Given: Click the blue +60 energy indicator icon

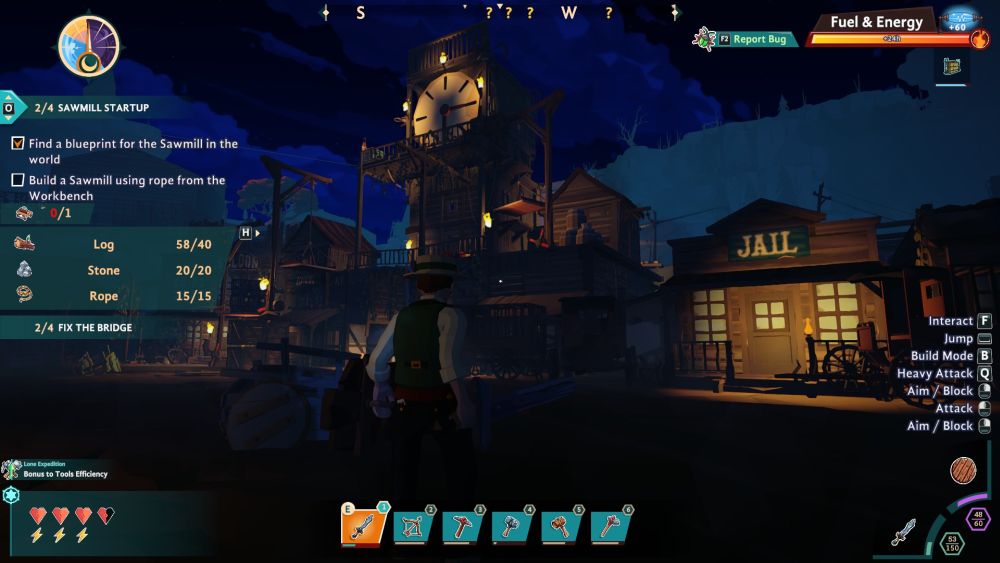Looking at the screenshot, I should click(959, 19).
